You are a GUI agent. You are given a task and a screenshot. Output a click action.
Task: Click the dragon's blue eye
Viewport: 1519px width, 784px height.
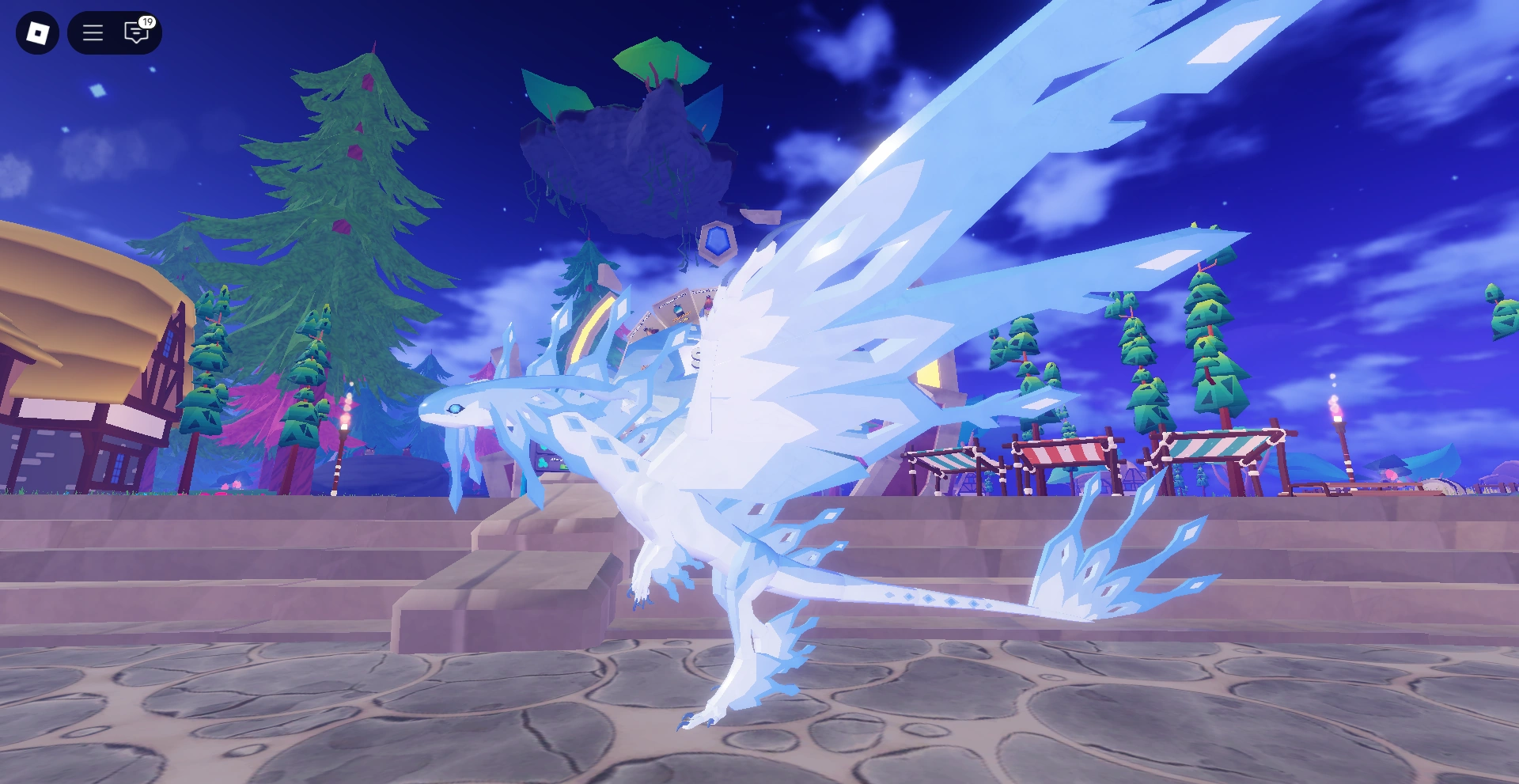point(456,409)
